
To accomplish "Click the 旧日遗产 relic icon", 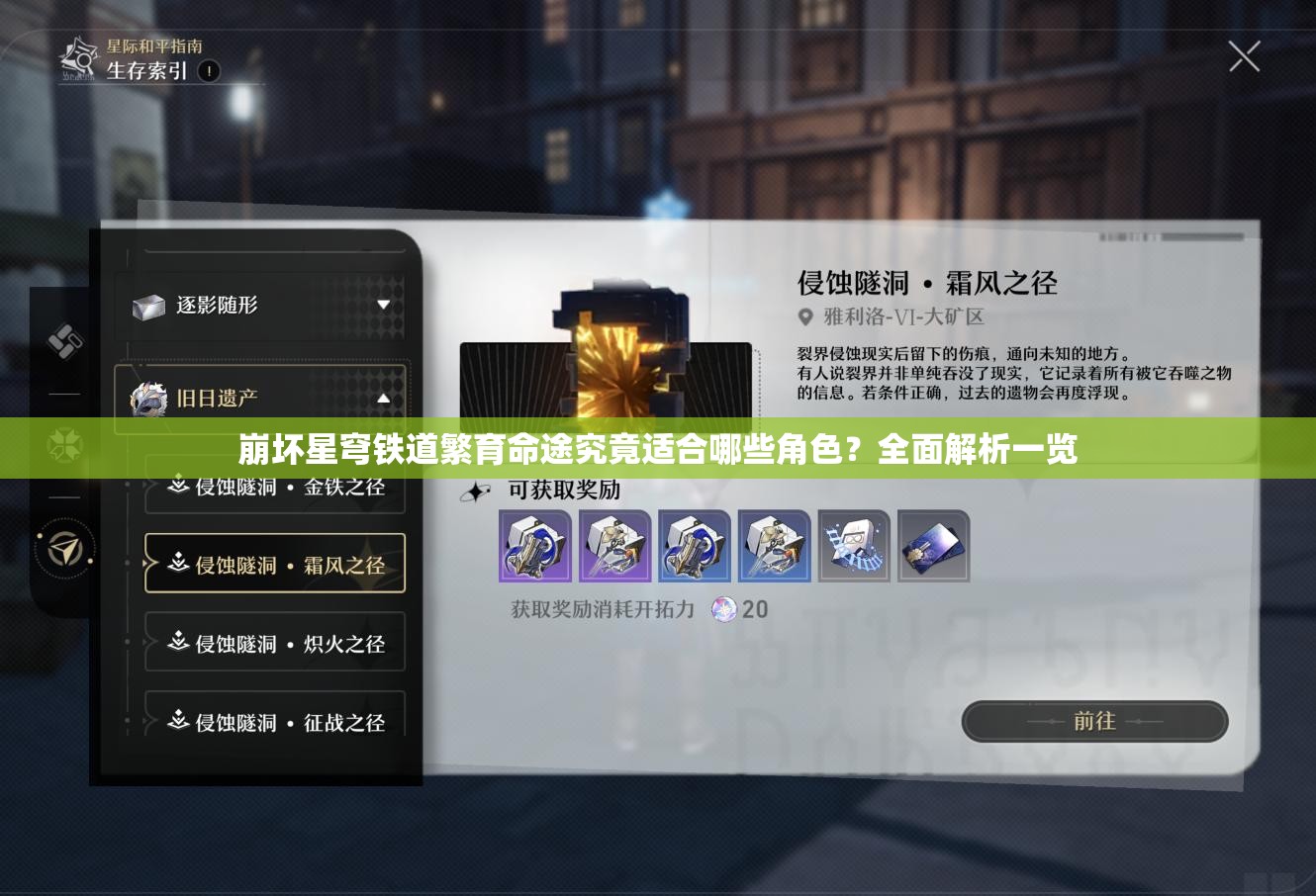I will click(x=148, y=398).
